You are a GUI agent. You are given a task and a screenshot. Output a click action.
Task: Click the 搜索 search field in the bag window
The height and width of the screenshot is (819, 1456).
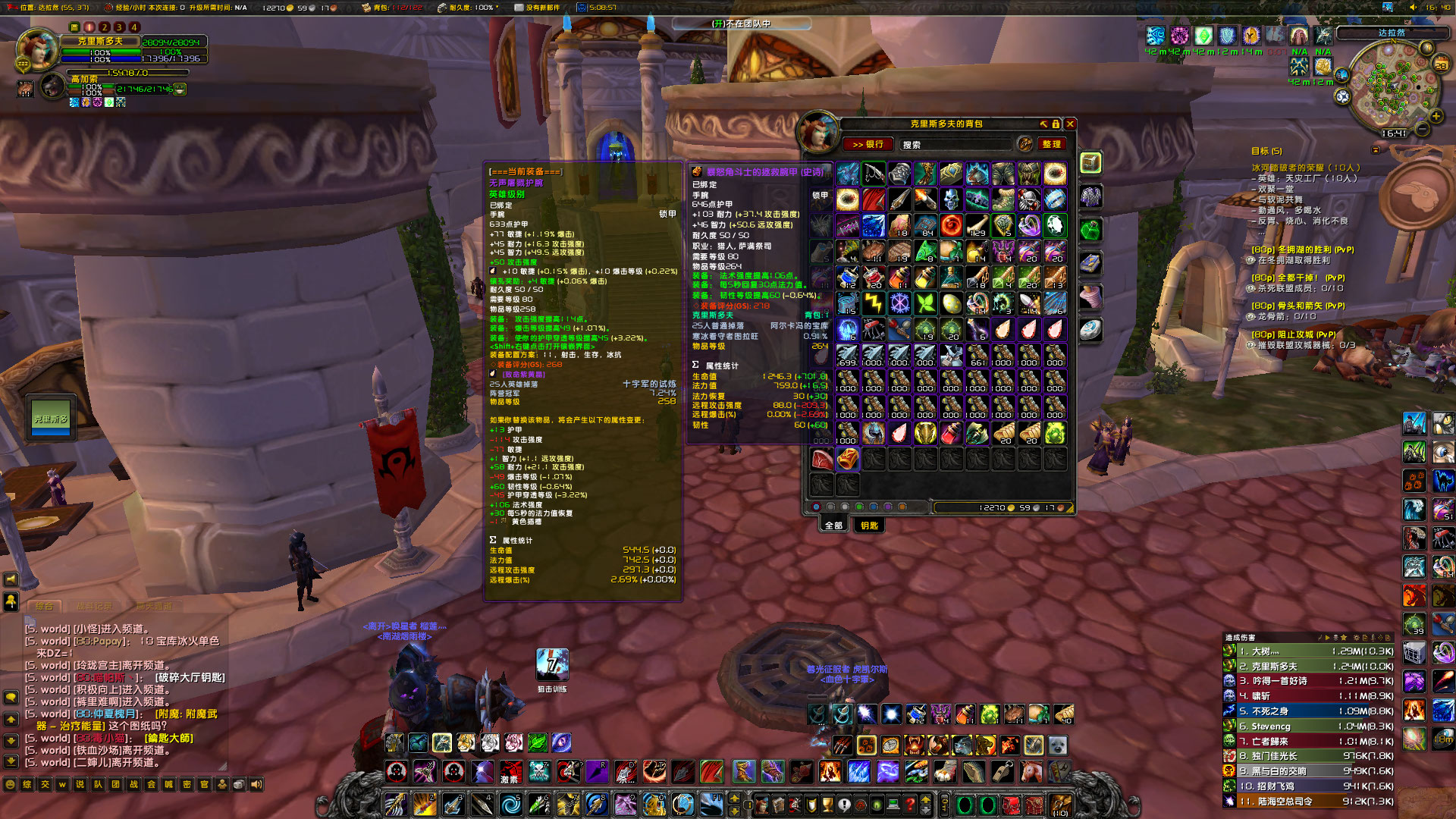coord(955,144)
